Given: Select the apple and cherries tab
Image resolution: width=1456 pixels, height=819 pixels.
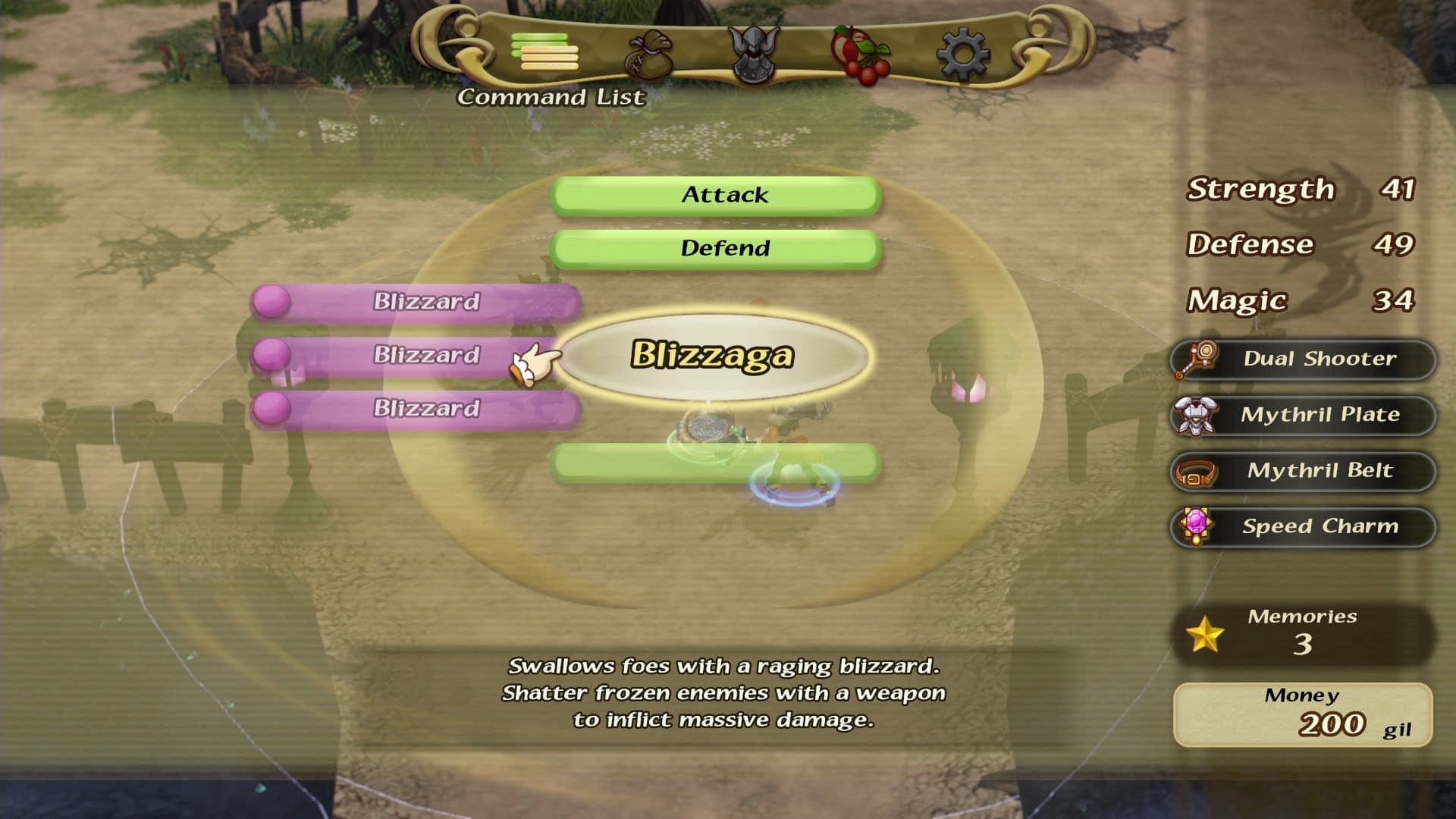Looking at the screenshot, I should [x=859, y=55].
